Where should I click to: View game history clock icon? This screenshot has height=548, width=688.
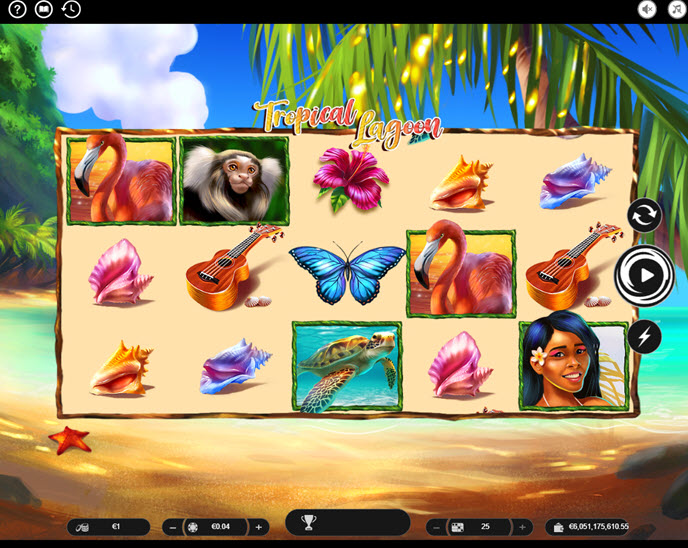(71, 10)
